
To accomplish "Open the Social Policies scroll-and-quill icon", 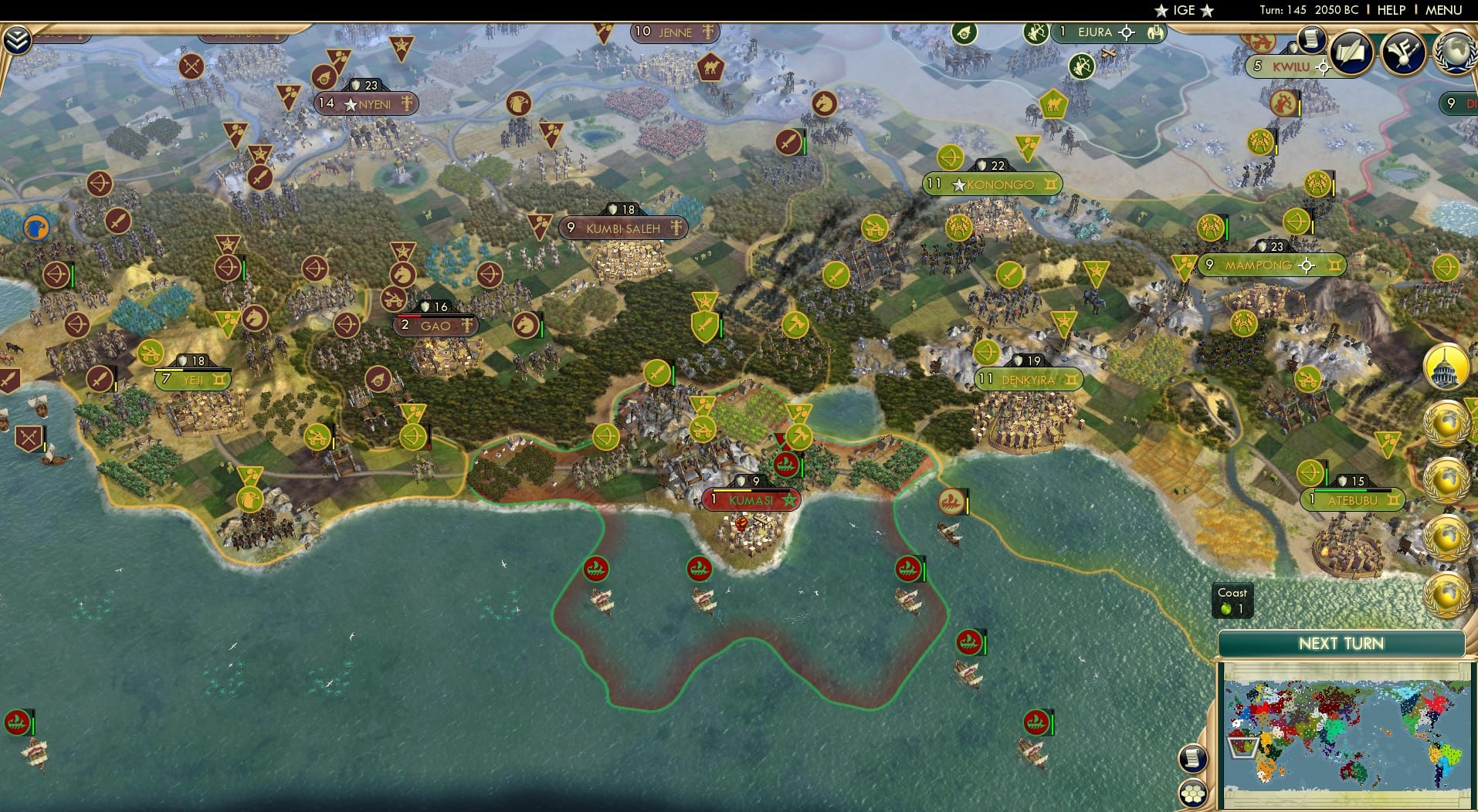I will click(1351, 52).
